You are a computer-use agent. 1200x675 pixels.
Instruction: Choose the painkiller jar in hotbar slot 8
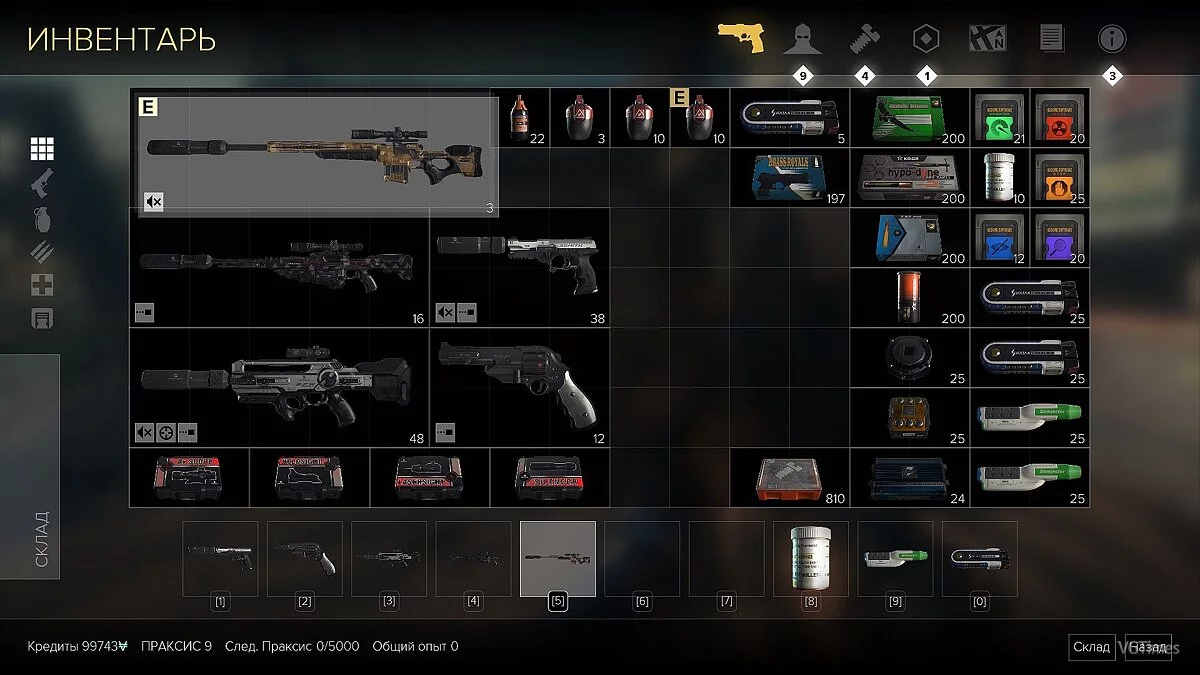[x=811, y=558]
